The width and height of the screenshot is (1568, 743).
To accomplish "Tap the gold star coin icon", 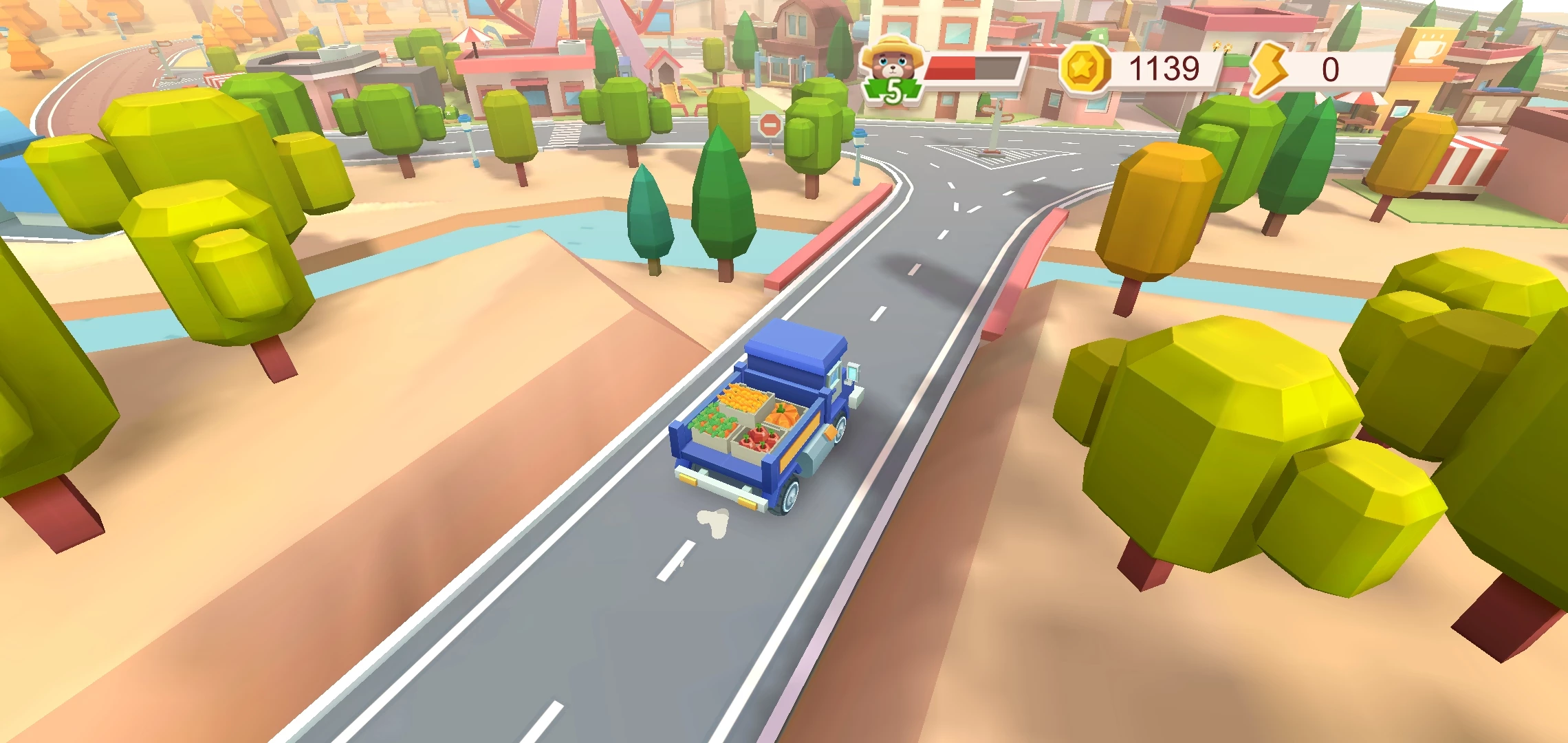I will tap(1084, 69).
